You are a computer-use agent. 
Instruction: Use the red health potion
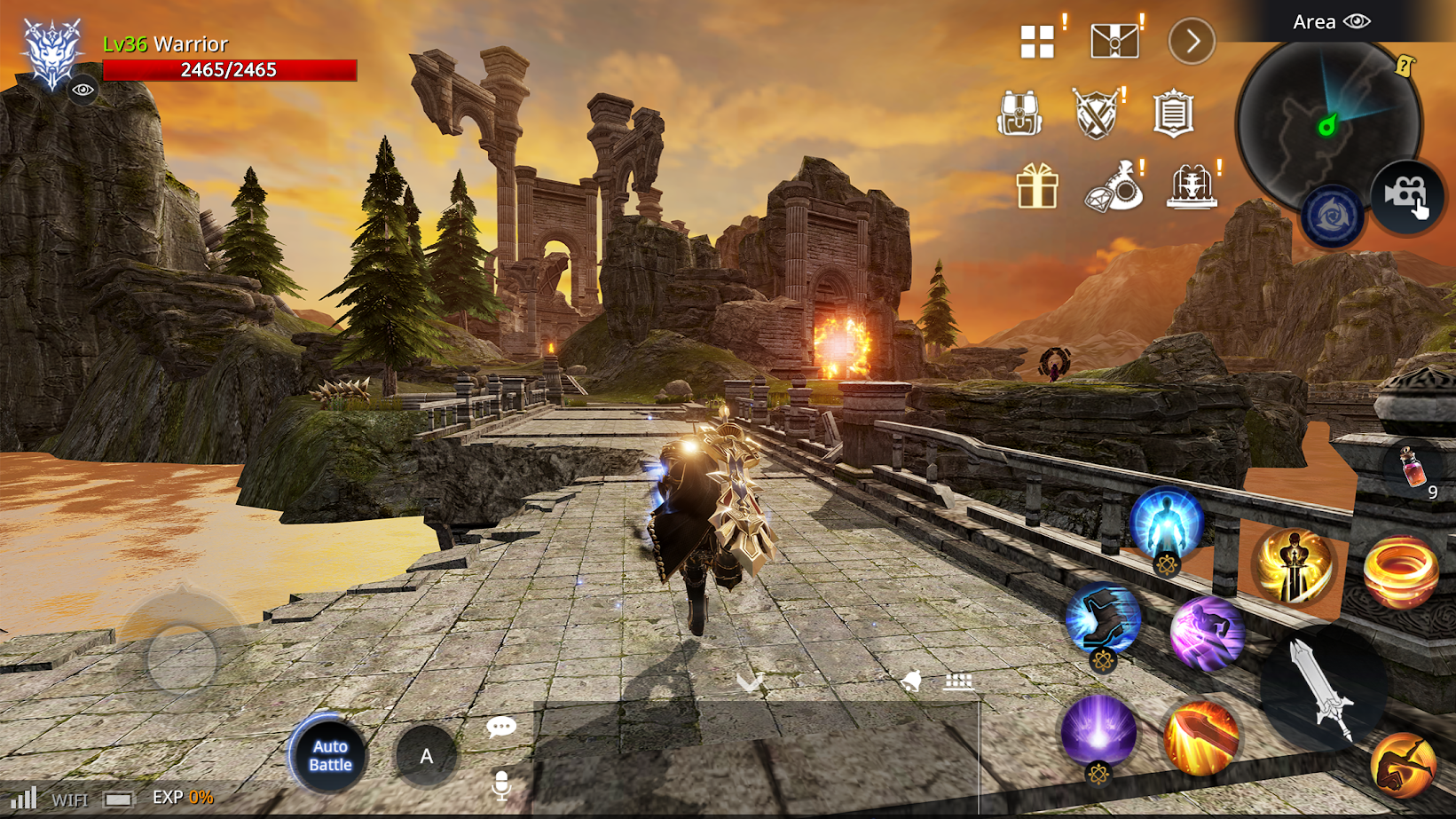1413,469
